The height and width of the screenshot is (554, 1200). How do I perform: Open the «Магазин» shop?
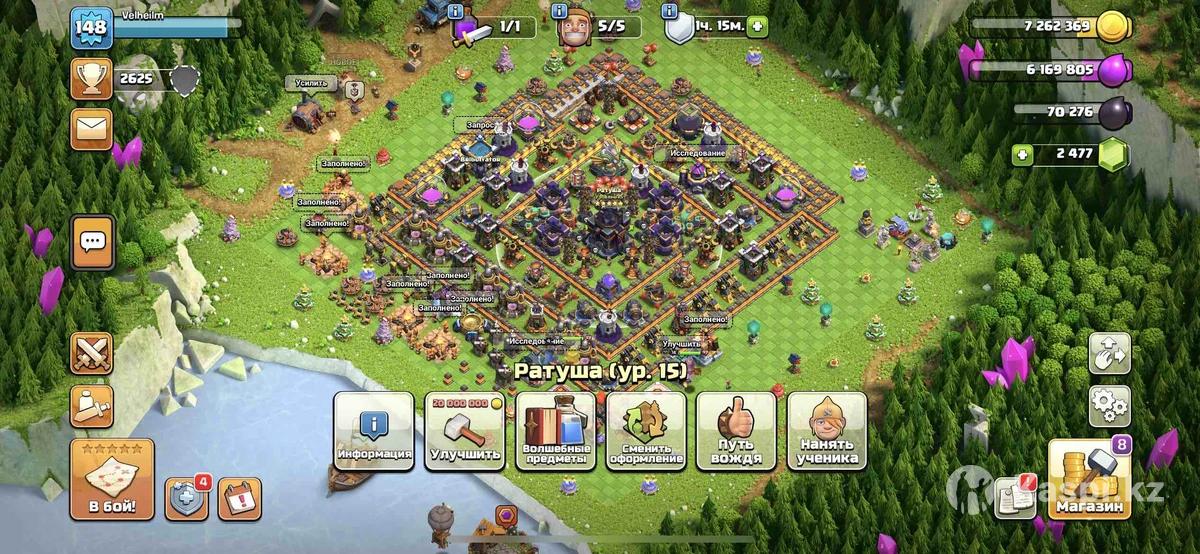[x=1089, y=480]
